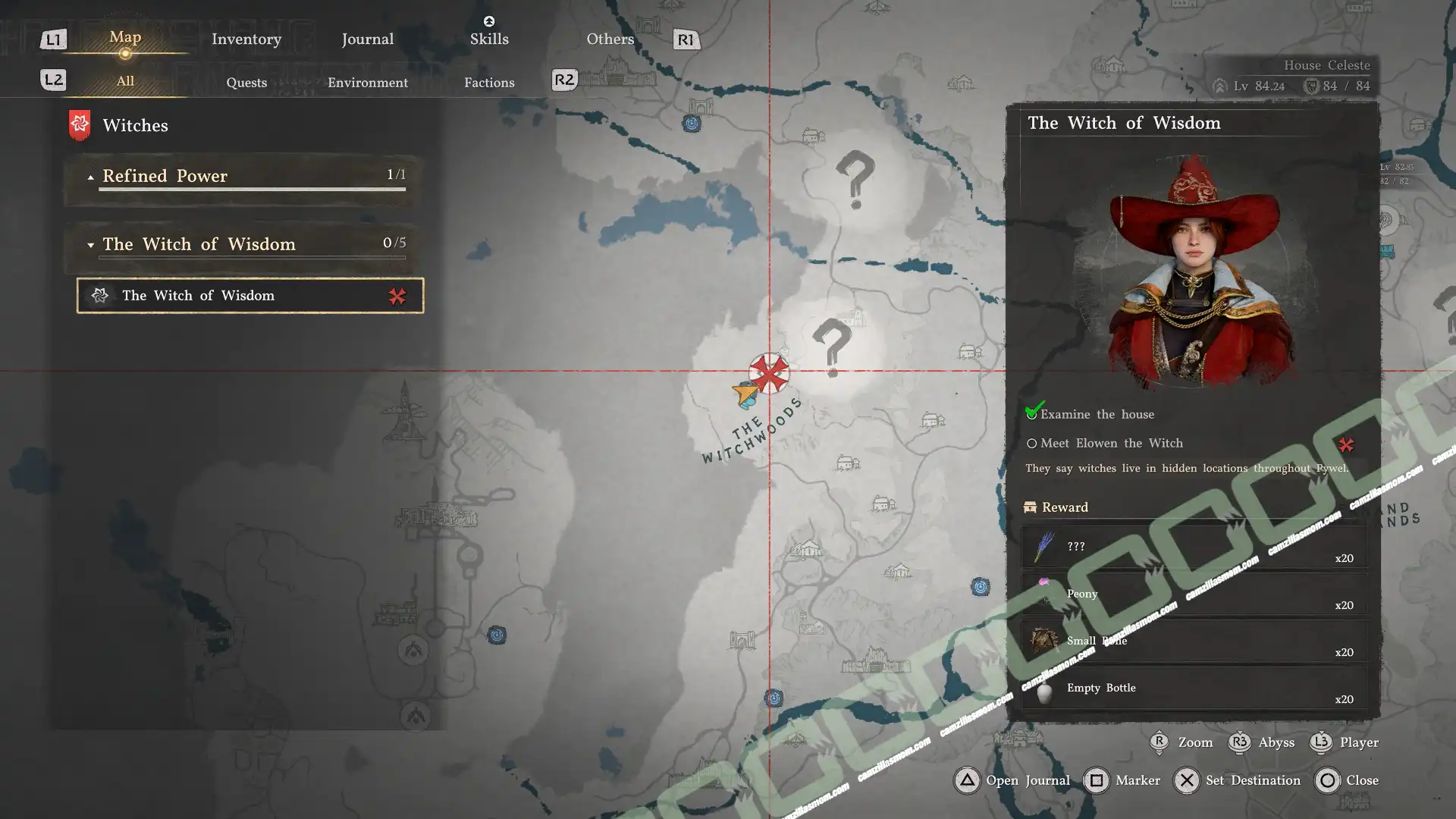Select the unknown ??? reward row

(x=1194, y=548)
